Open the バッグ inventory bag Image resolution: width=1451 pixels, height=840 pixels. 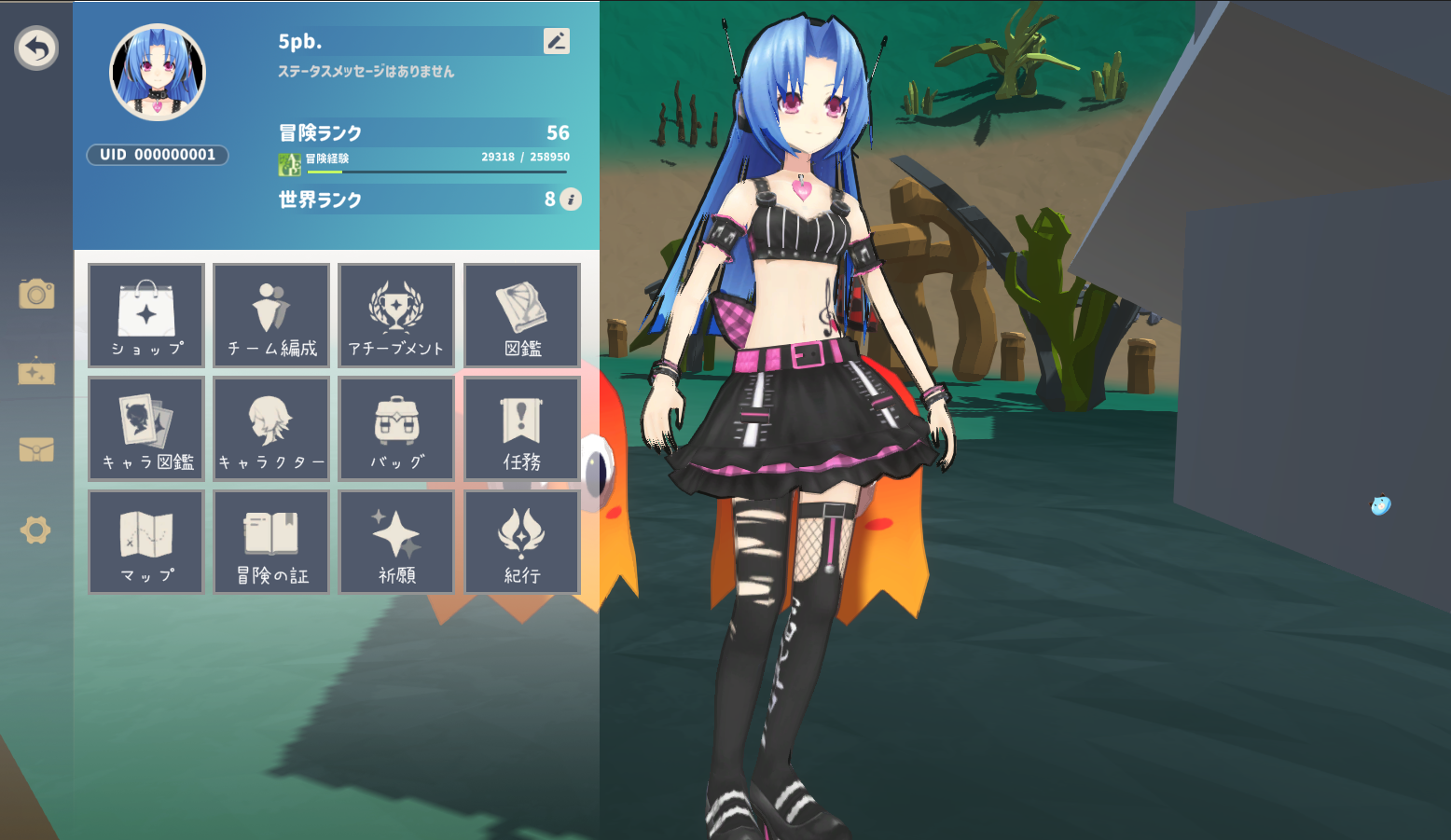pos(396,429)
